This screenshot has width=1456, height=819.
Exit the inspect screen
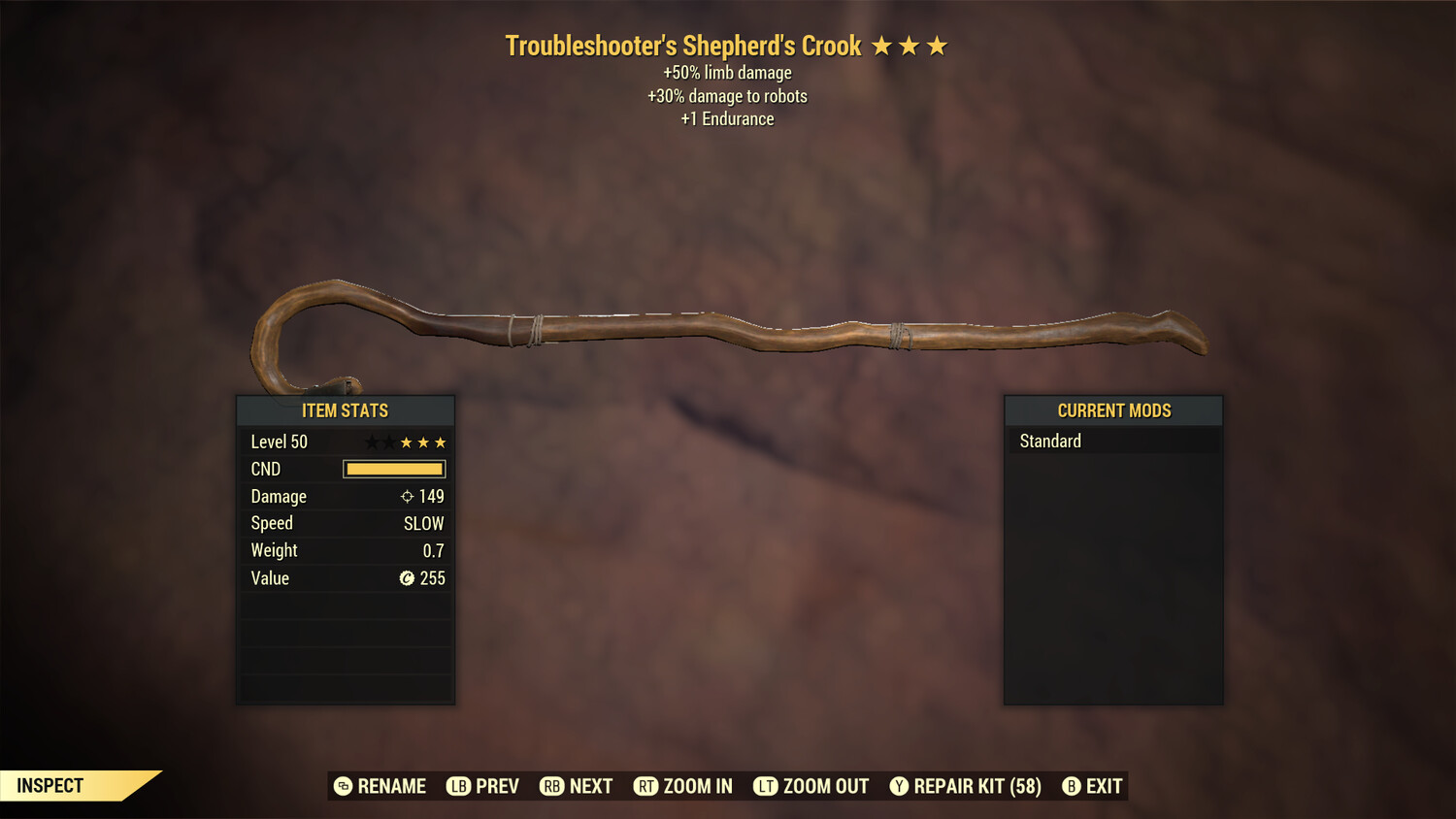[1093, 786]
